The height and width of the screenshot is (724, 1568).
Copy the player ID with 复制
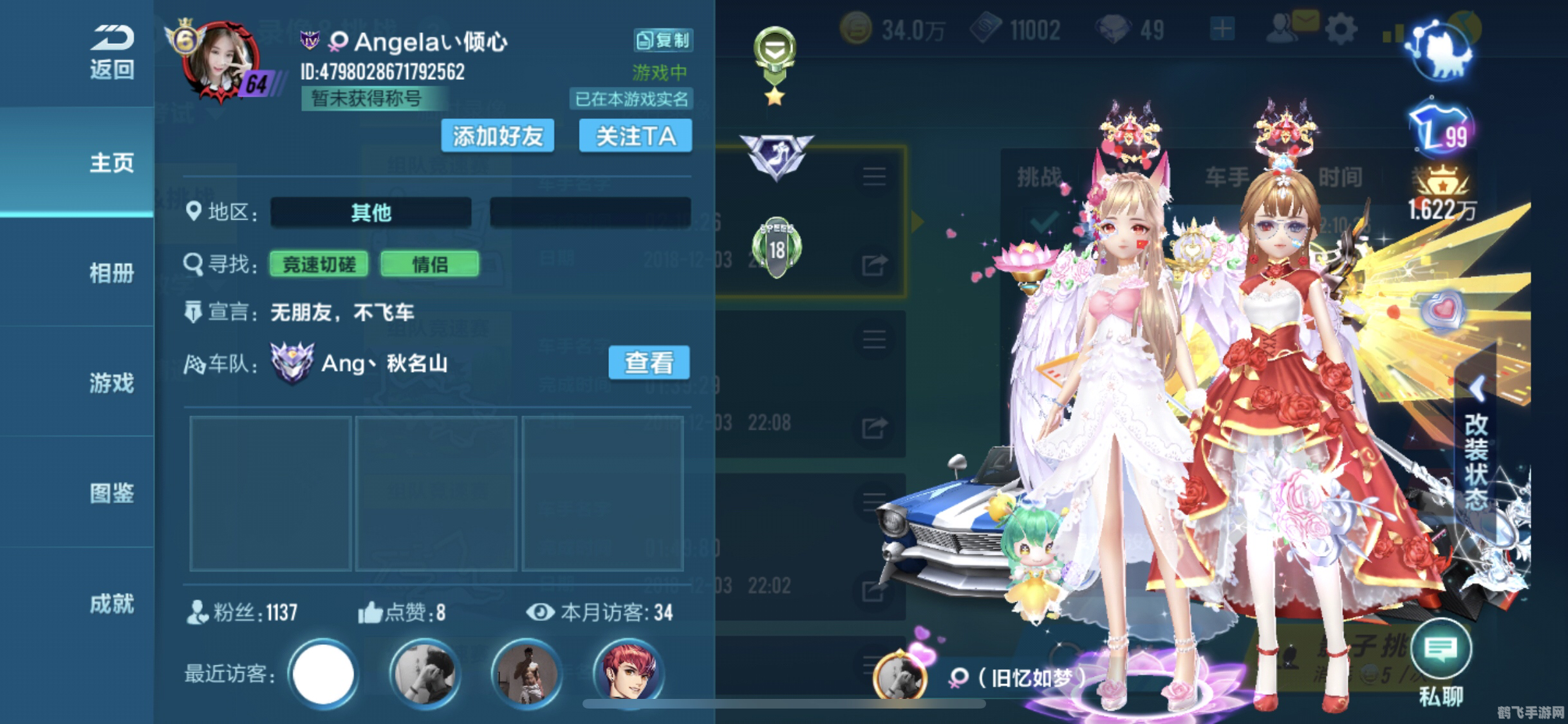pos(663,41)
